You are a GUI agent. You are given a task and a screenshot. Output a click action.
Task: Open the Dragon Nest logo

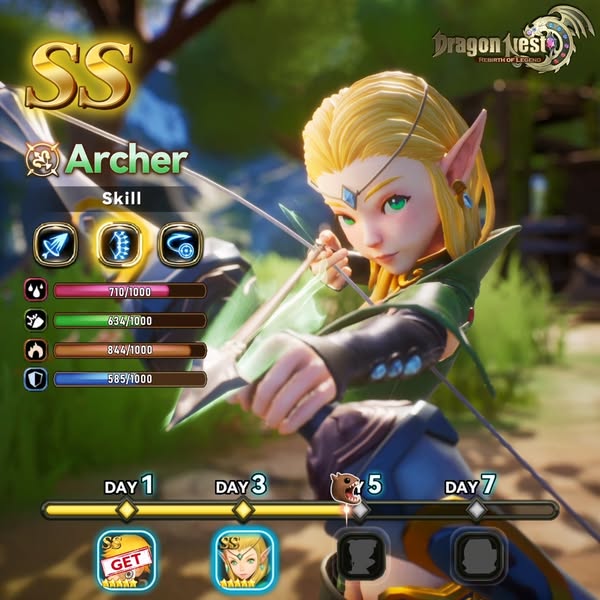pyautogui.click(x=504, y=46)
